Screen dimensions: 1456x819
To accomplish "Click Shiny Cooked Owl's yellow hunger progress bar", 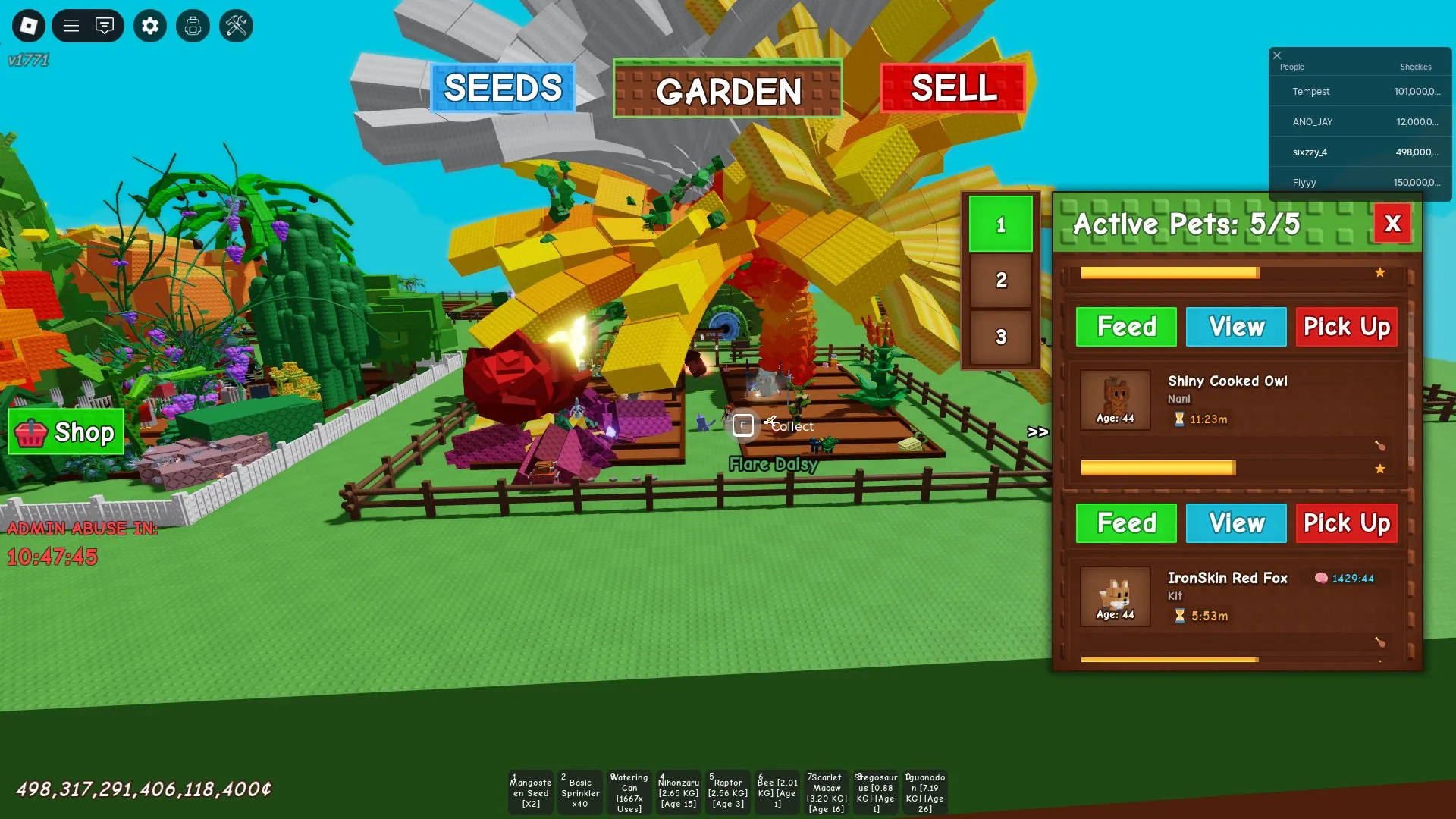I will coord(1158,469).
